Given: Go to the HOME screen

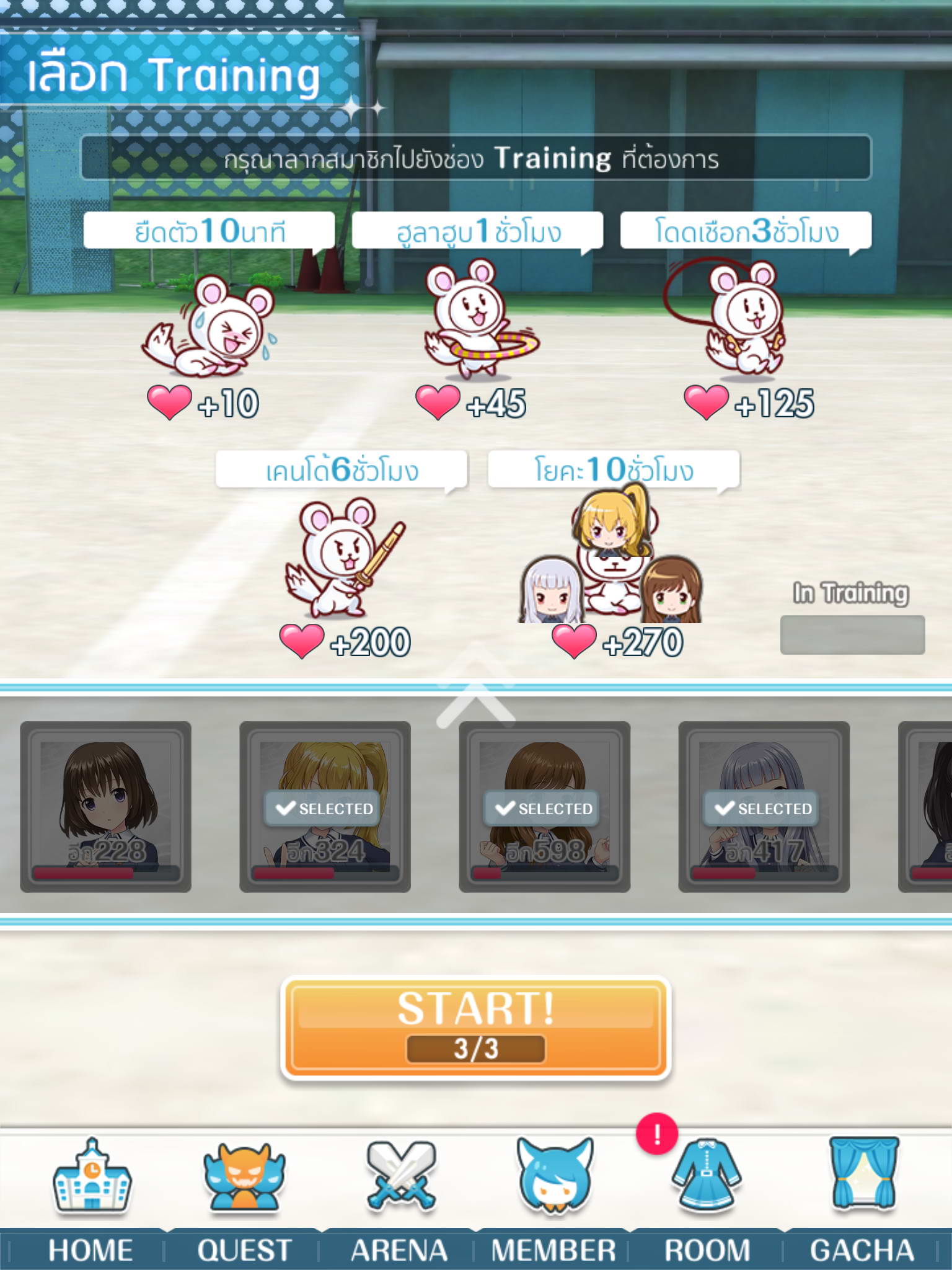Looking at the screenshot, I should coord(91,1200).
